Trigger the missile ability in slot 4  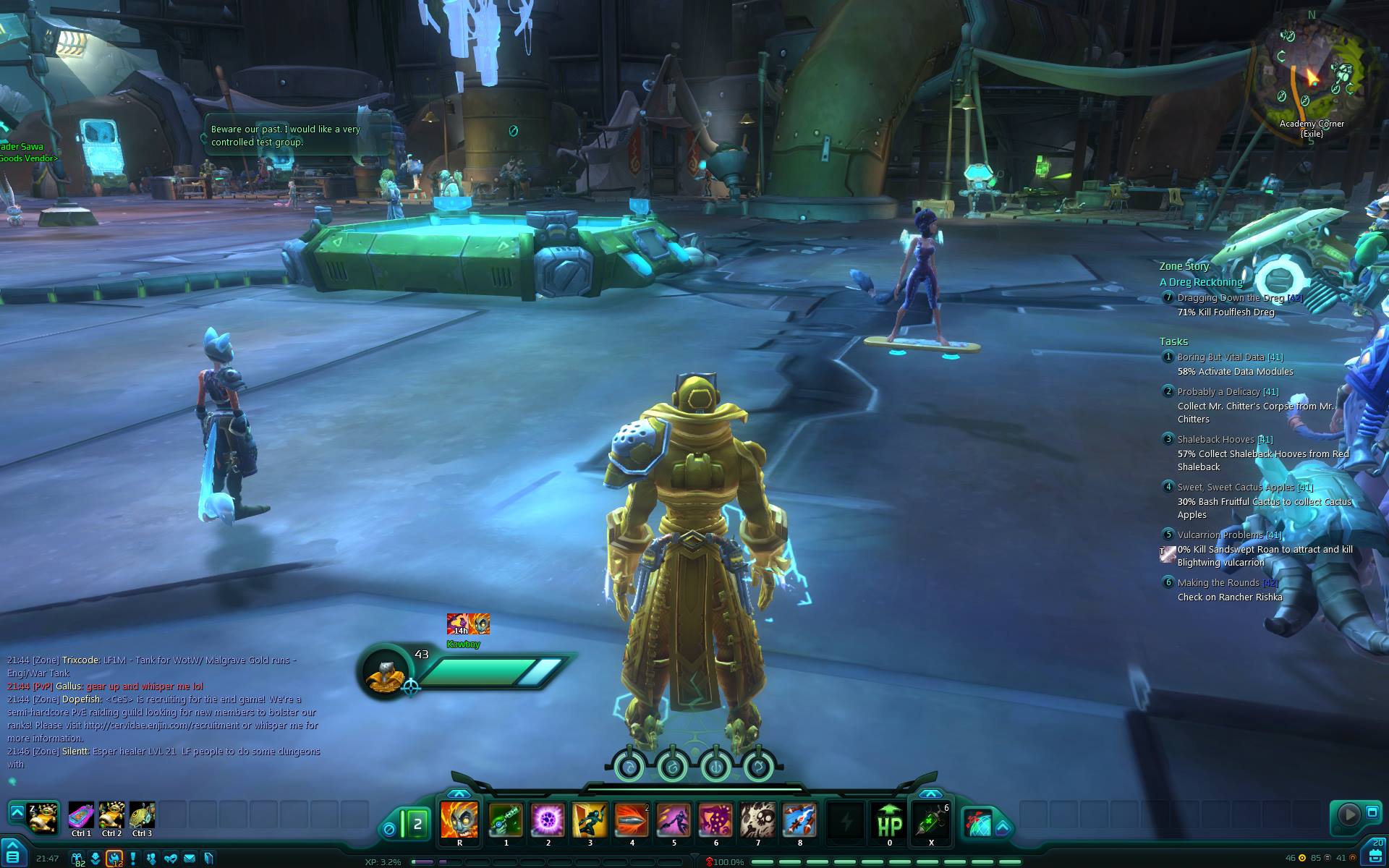click(632, 820)
